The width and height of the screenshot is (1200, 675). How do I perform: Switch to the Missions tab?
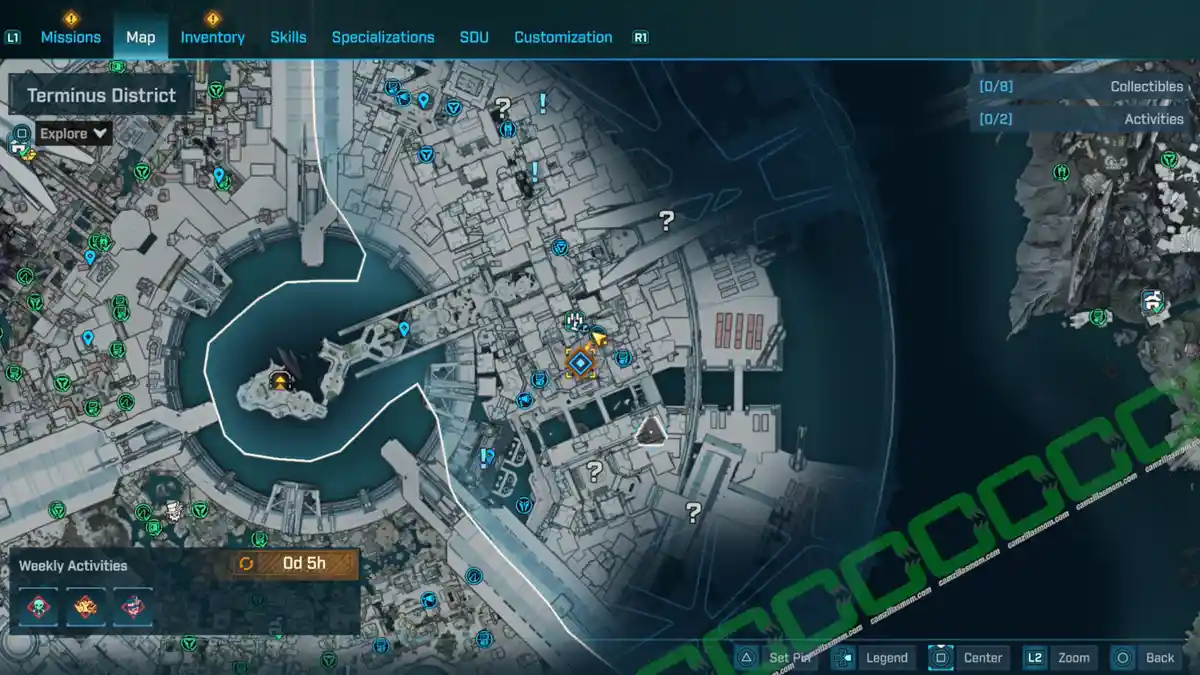click(70, 37)
